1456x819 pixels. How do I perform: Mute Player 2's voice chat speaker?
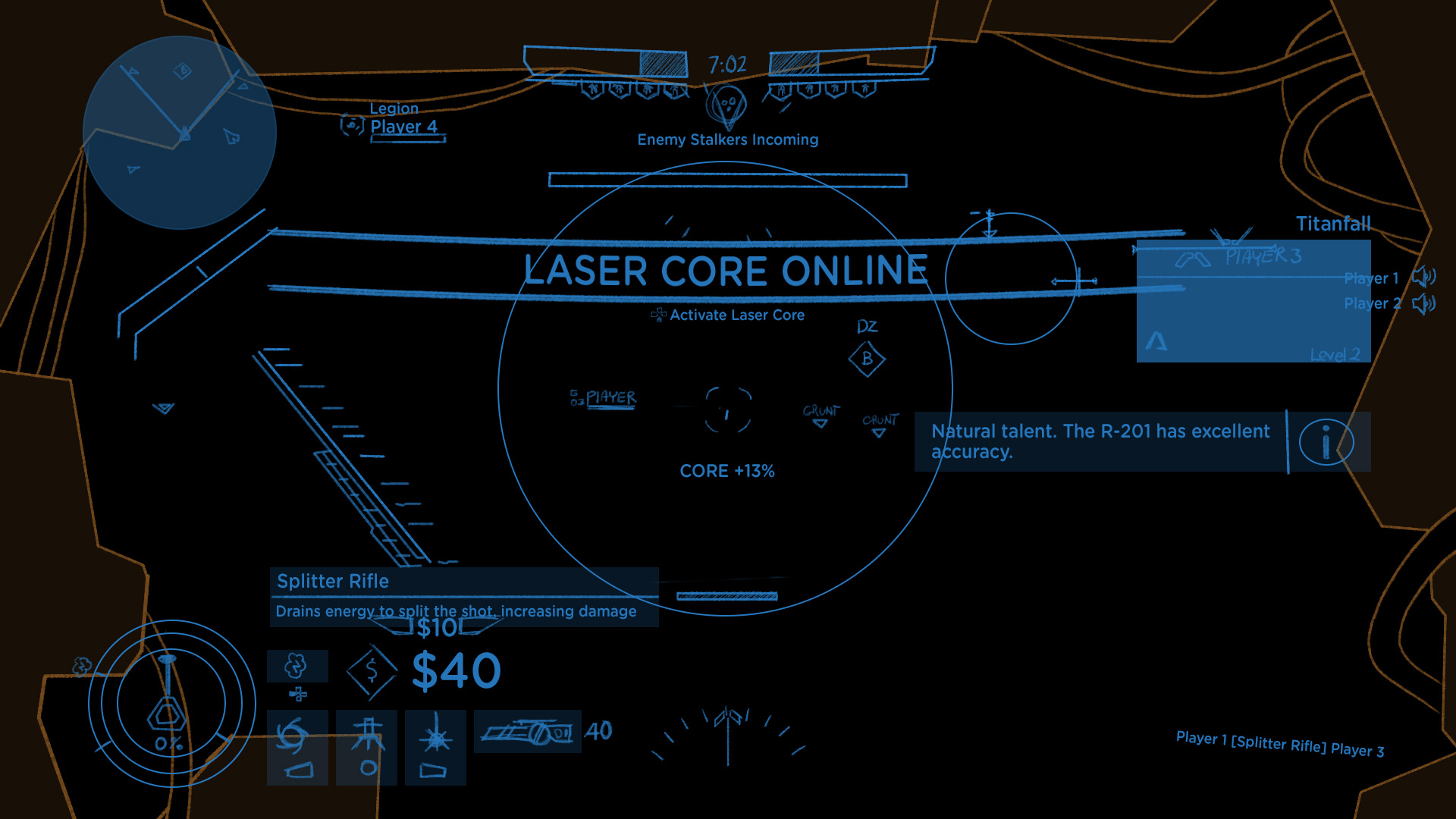(x=1424, y=303)
